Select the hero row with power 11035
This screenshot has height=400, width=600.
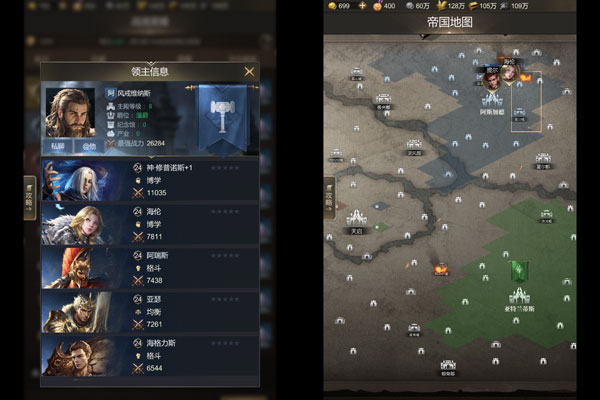[x=150, y=180]
